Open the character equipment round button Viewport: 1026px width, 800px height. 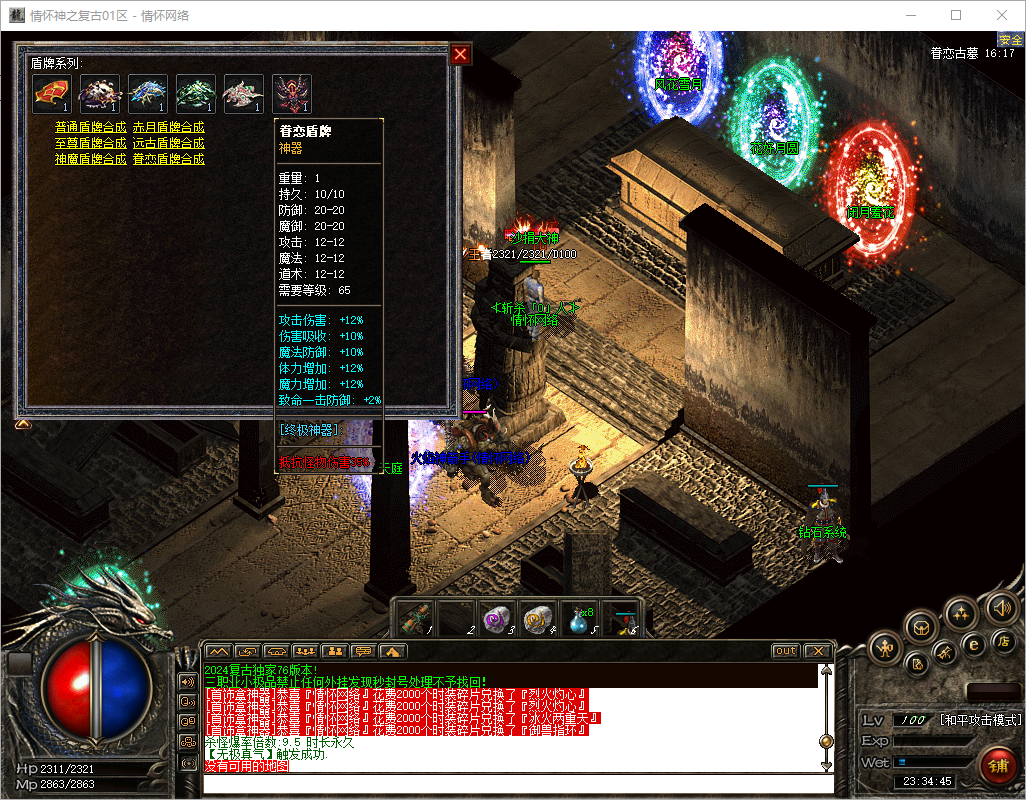(886, 649)
